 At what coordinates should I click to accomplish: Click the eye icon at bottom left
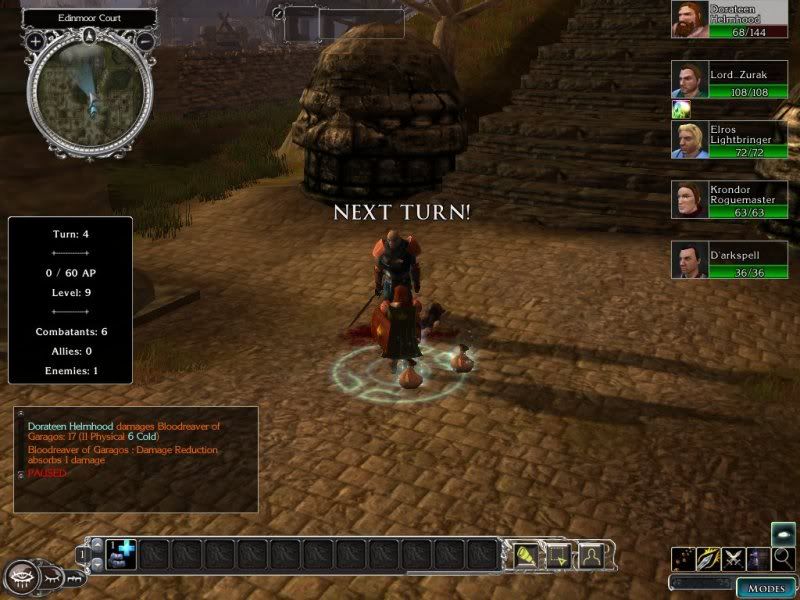click(23, 577)
